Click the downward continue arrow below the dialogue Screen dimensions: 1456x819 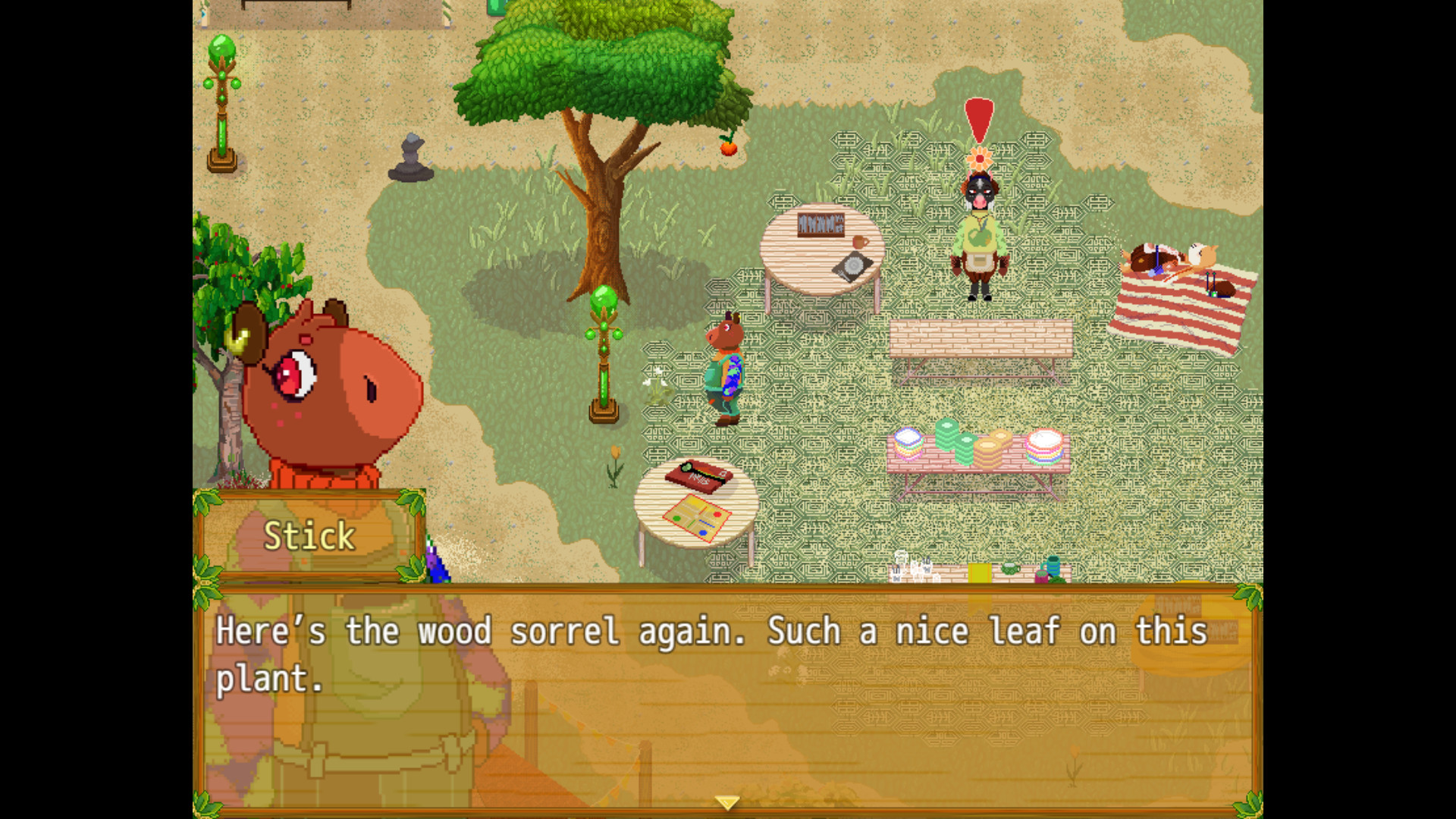pos(726,800)
